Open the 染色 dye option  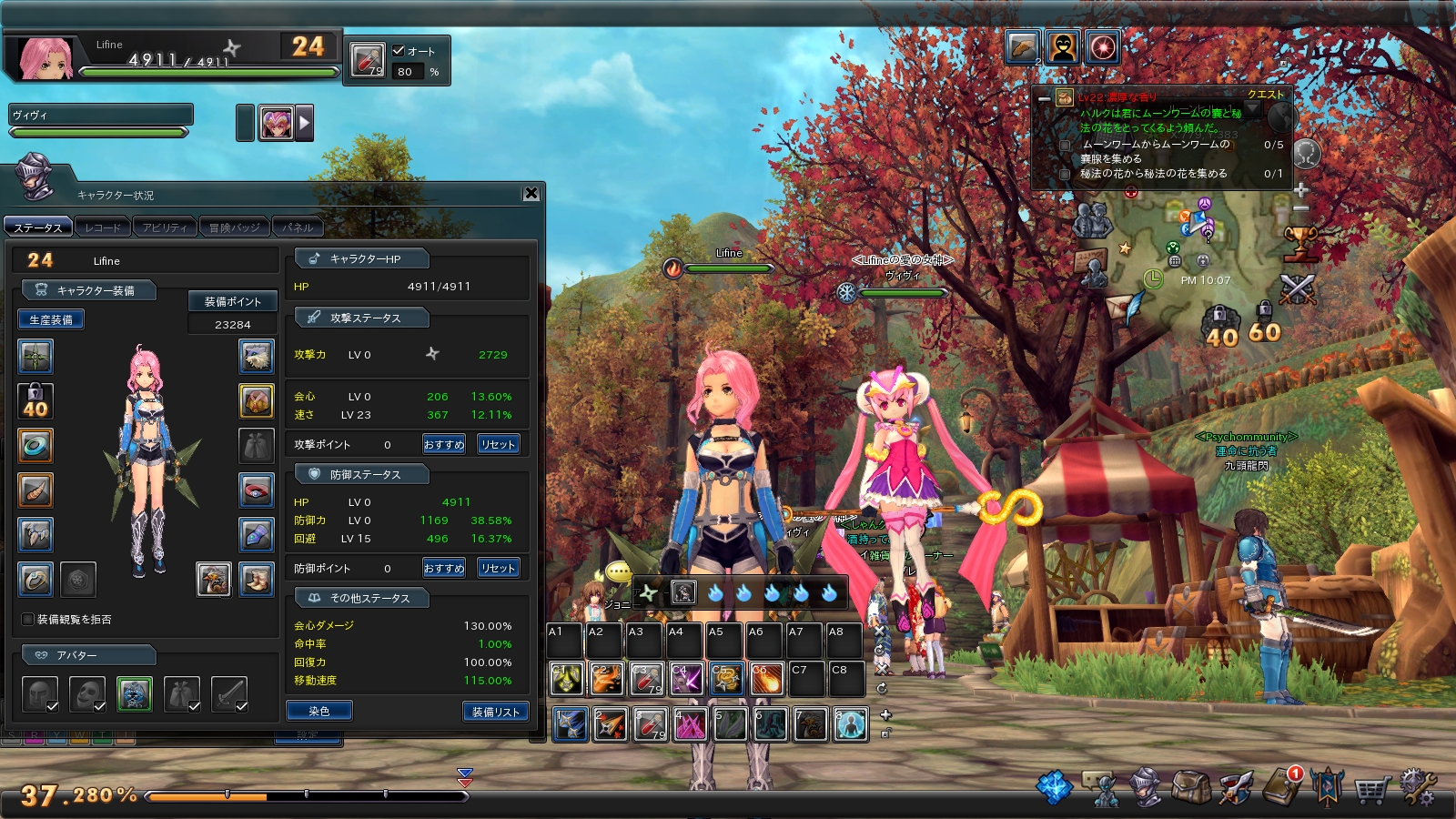(318, 711)
